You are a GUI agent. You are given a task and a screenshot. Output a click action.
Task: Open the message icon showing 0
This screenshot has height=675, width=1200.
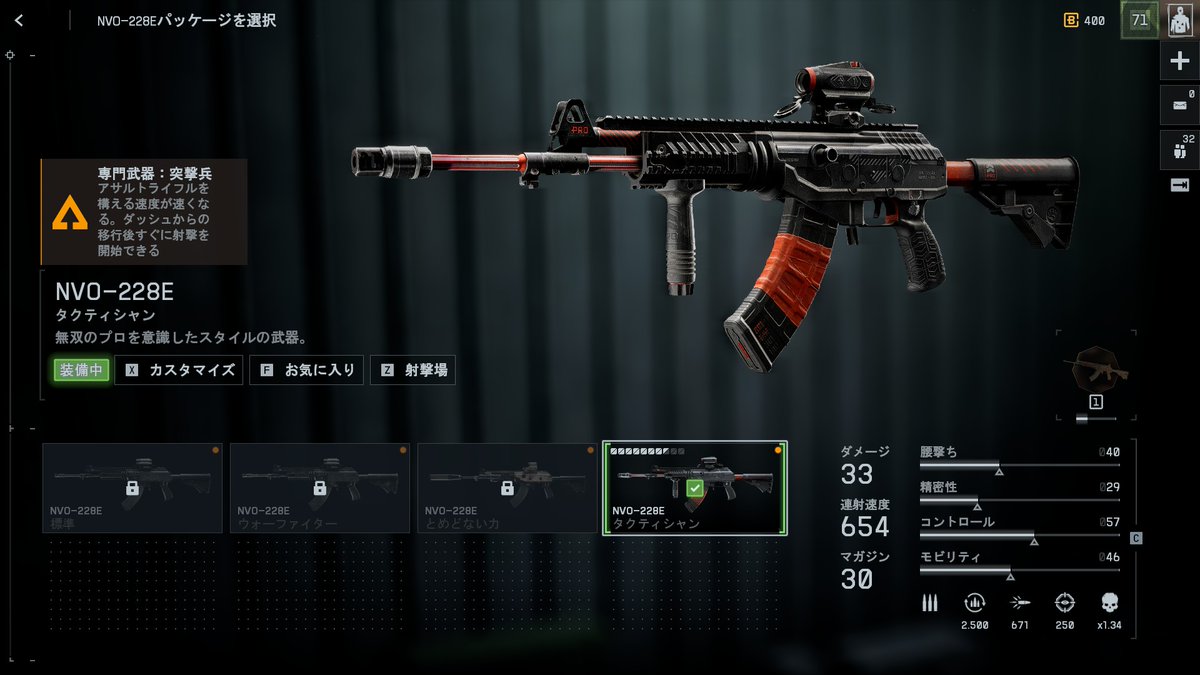click(x=1180, y=105)
